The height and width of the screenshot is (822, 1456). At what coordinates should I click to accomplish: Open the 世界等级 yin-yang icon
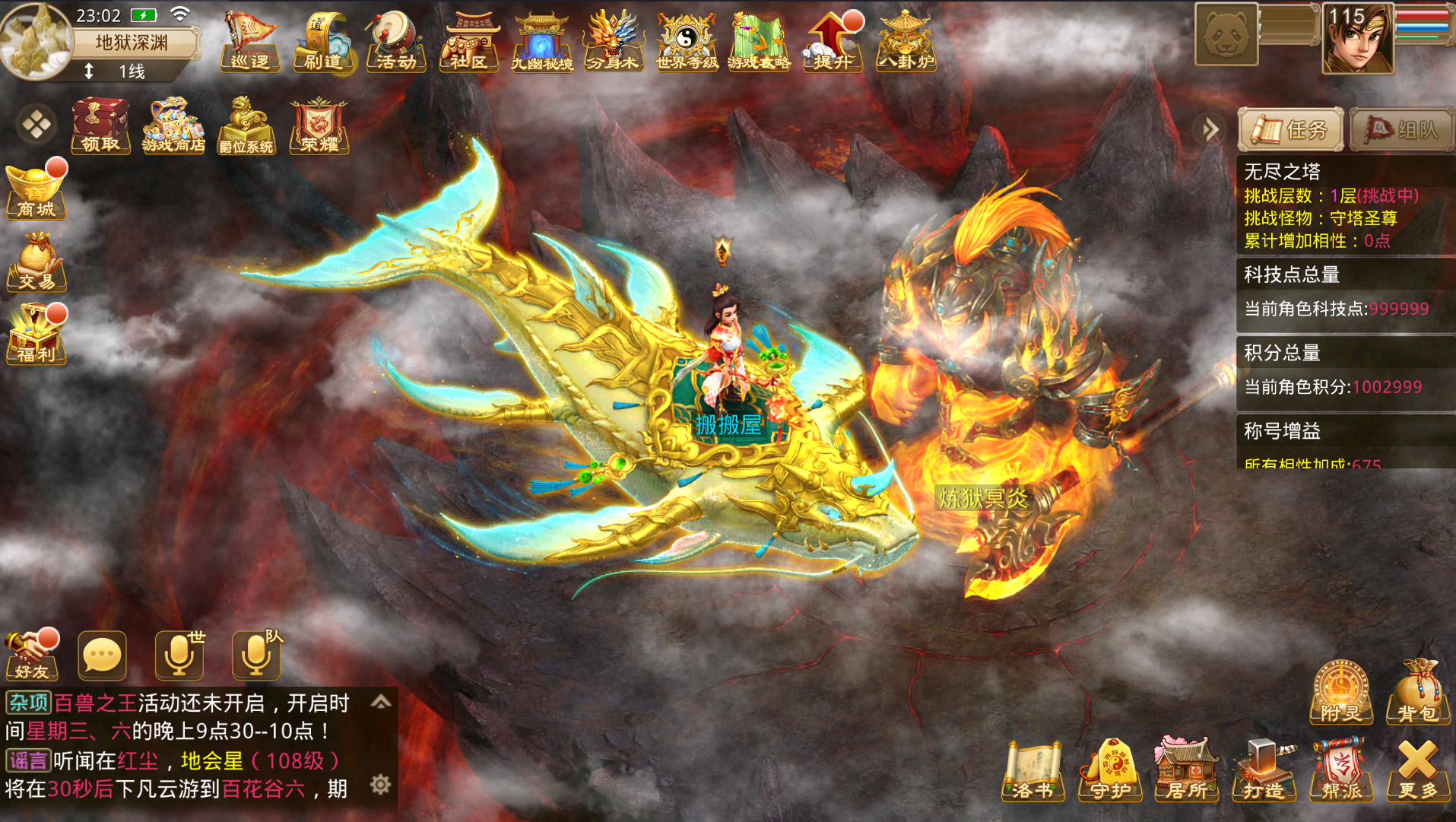click(x=687, y=42)
